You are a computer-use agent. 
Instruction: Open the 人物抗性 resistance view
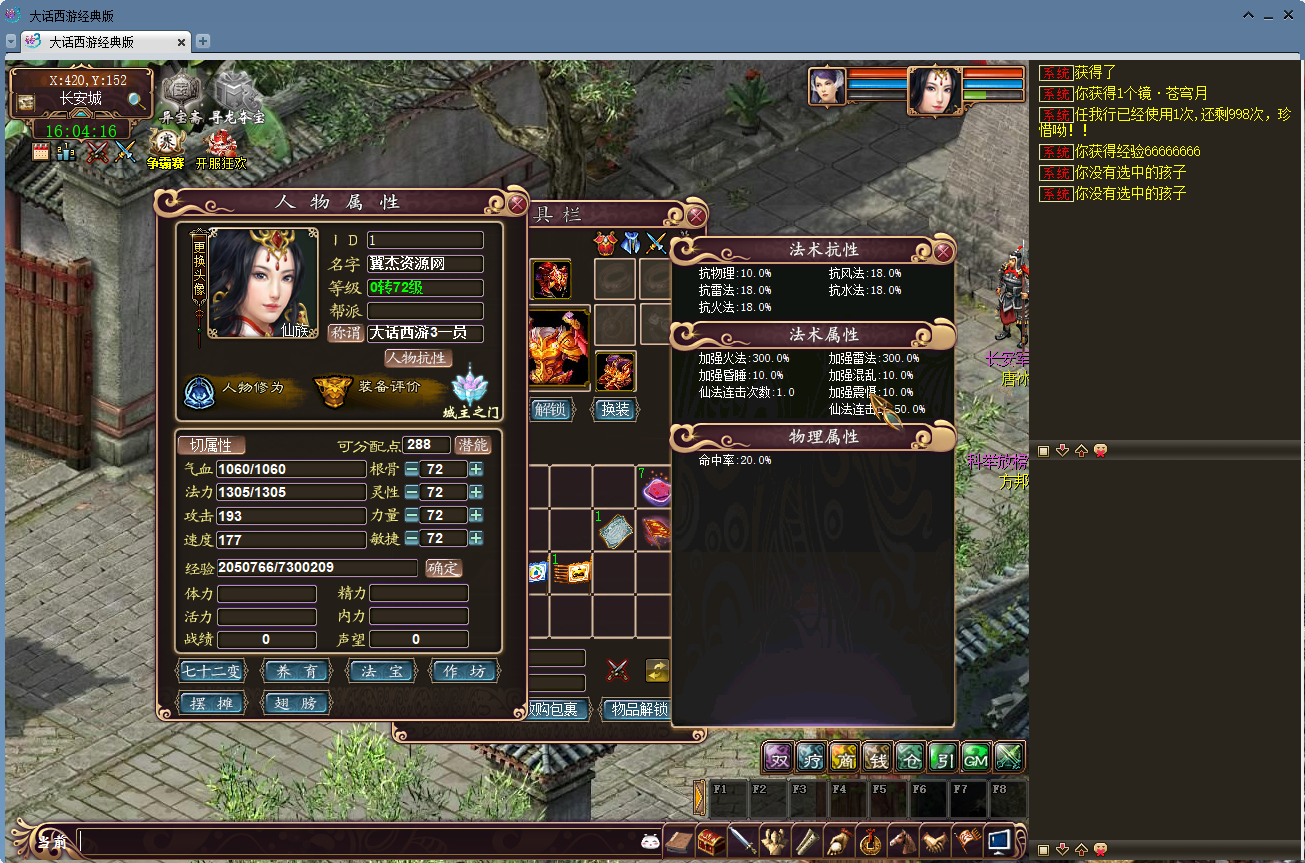point(418,358)
